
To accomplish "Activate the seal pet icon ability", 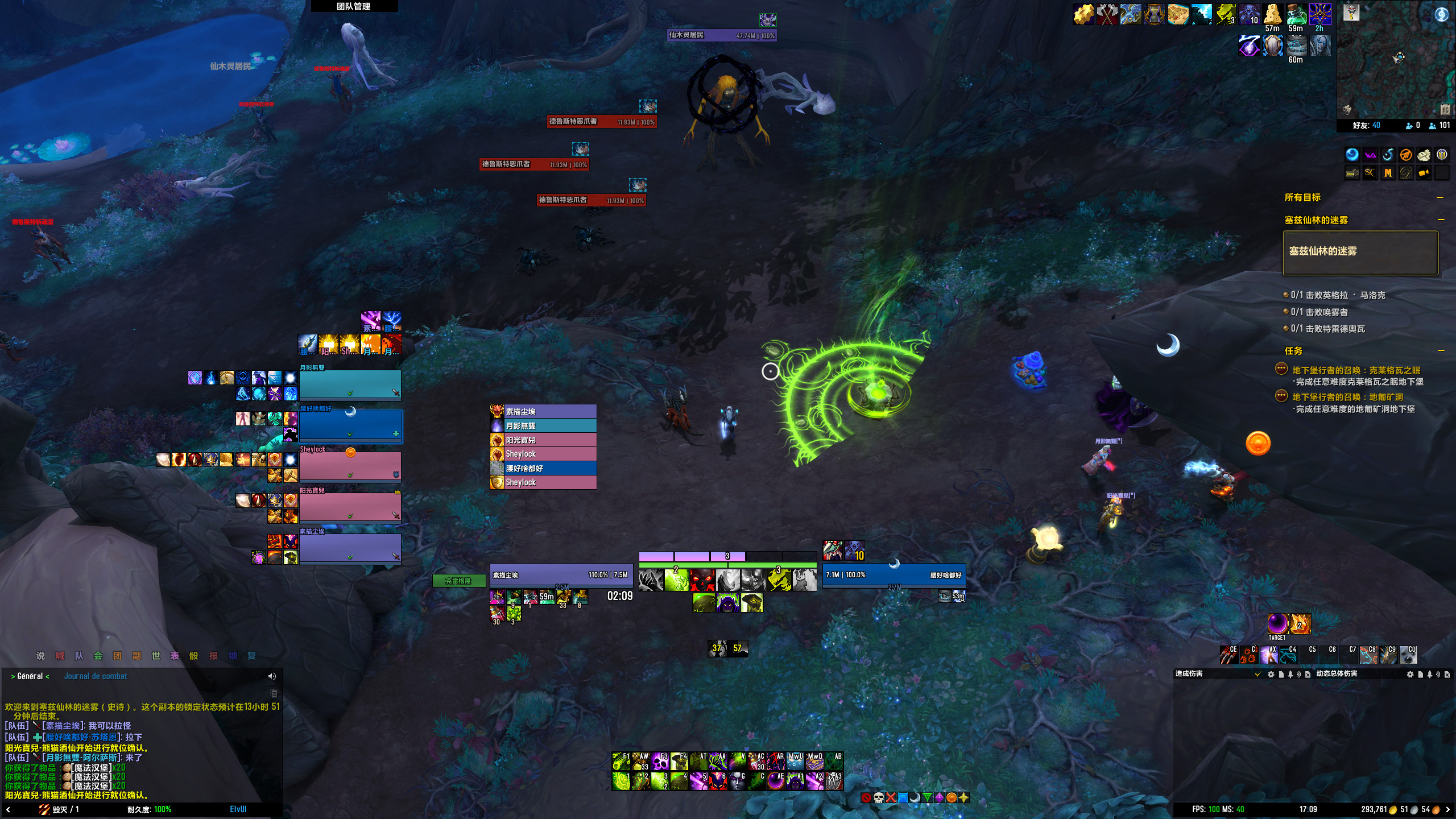I will [1408, 656].
